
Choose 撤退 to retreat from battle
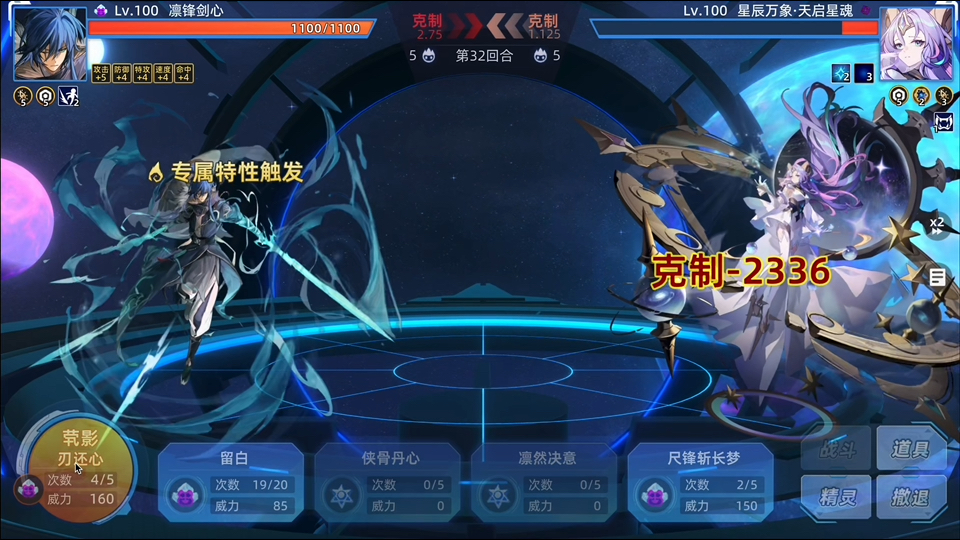point(911,497)
